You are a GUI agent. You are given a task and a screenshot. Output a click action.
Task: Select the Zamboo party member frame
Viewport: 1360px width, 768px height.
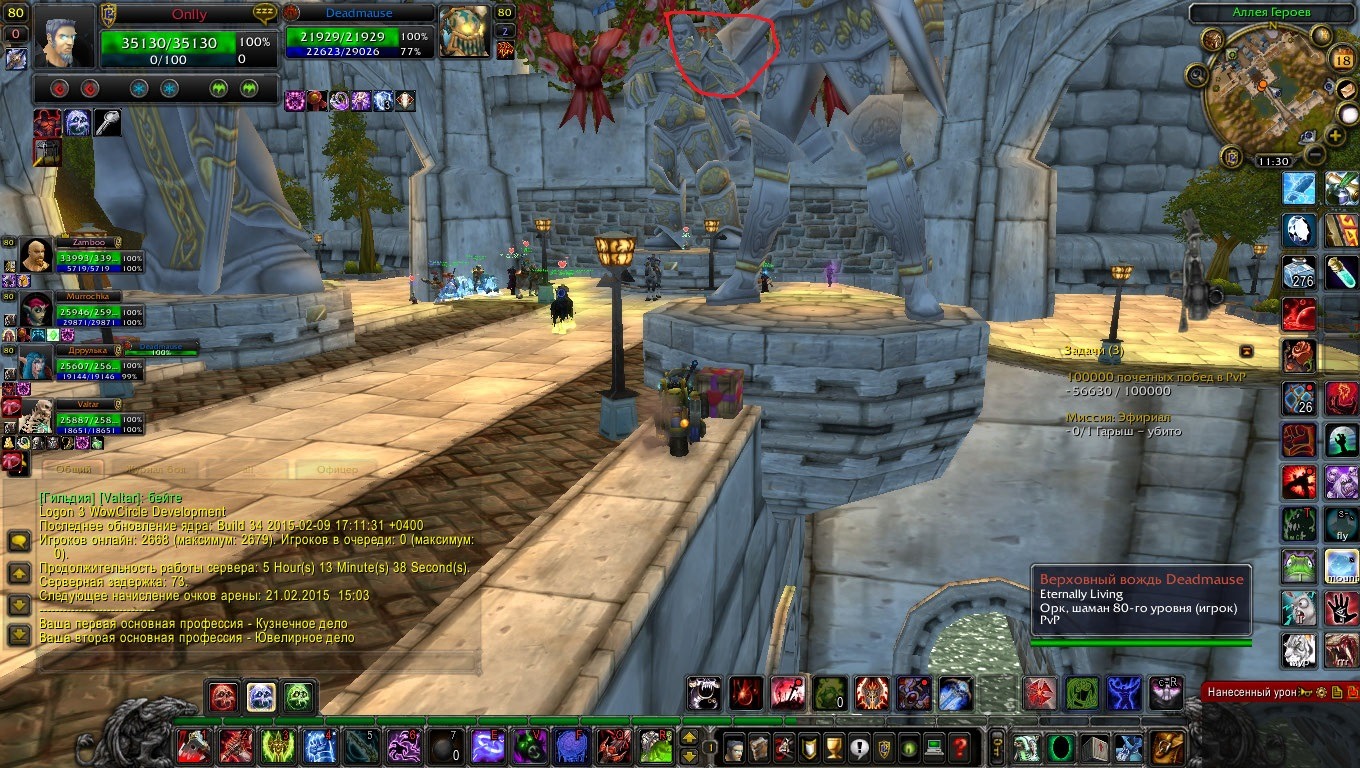point(68,256)
